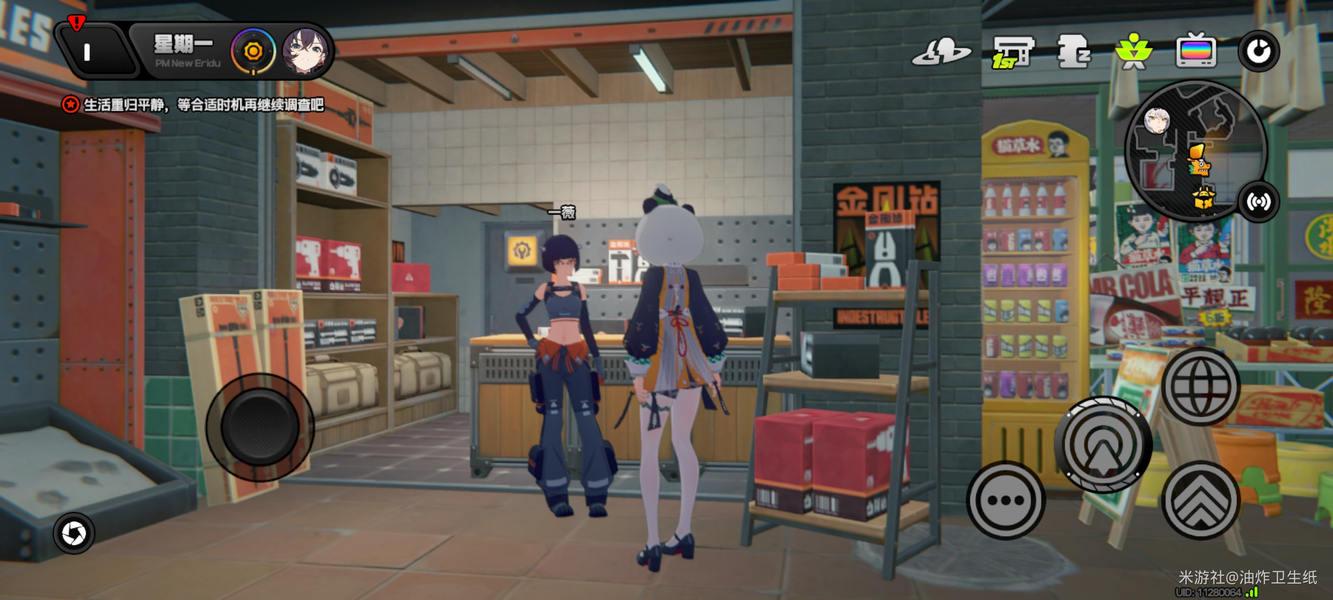Viewport: 1333px width, 600px height.
Task: Select the white-haired portrait marker on minimap
Action: 1158,122
